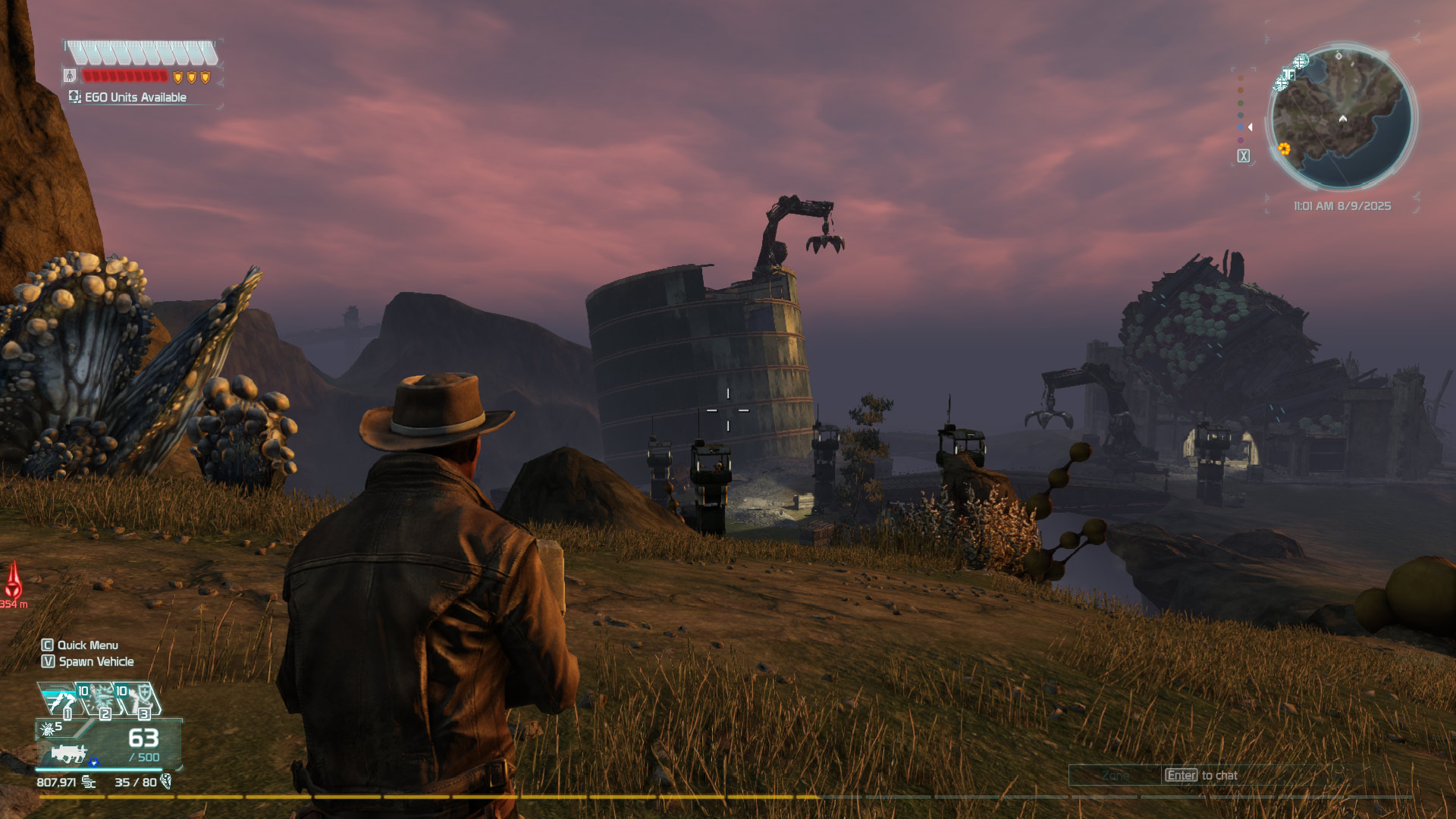Click the grenade icon with count 5
The image size is (1456, 819).
pos(47,729)
